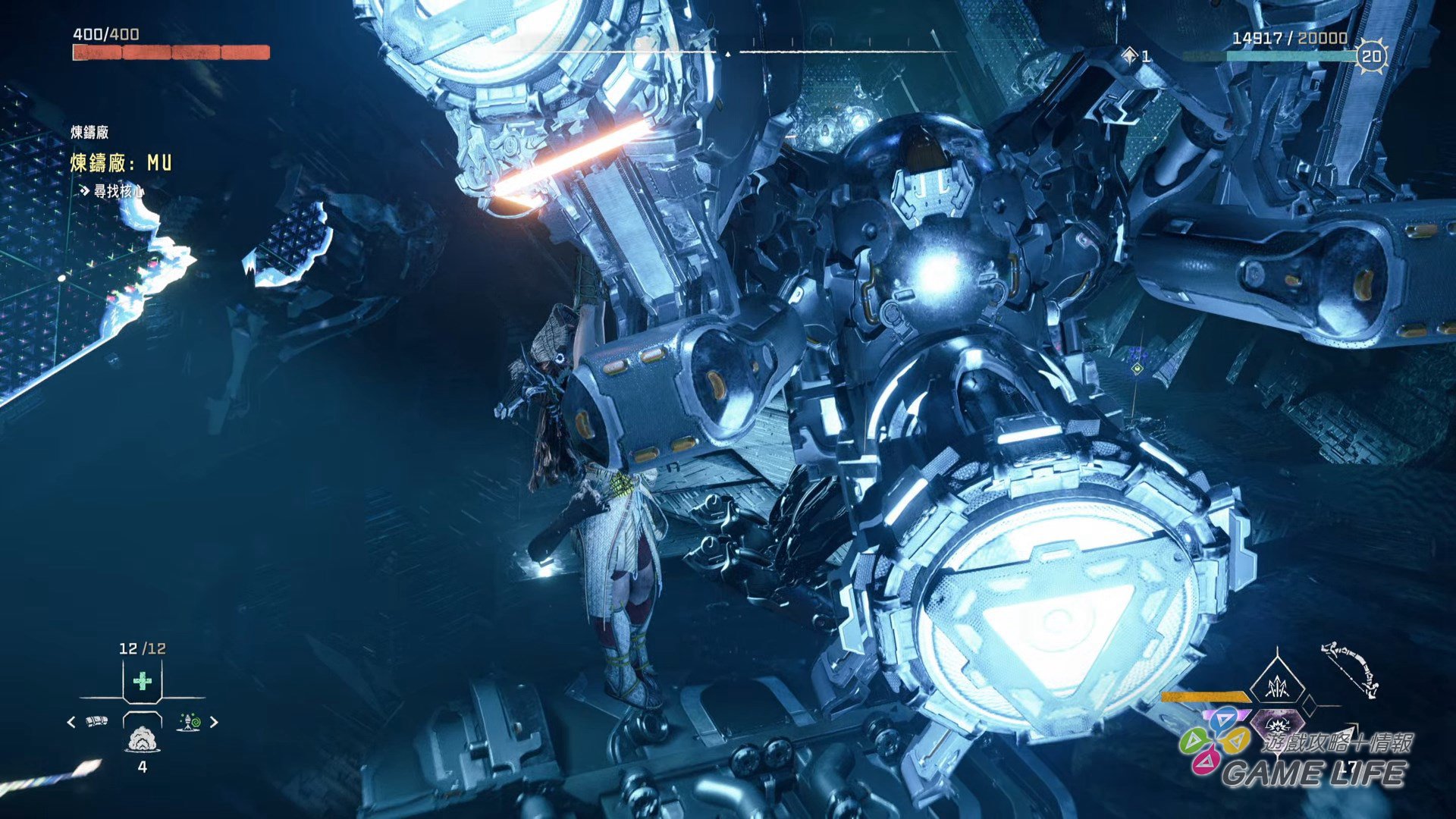
Task: Select the equipped hunter bow icon
Action: pyautogui.click(x=1351, y=670)
